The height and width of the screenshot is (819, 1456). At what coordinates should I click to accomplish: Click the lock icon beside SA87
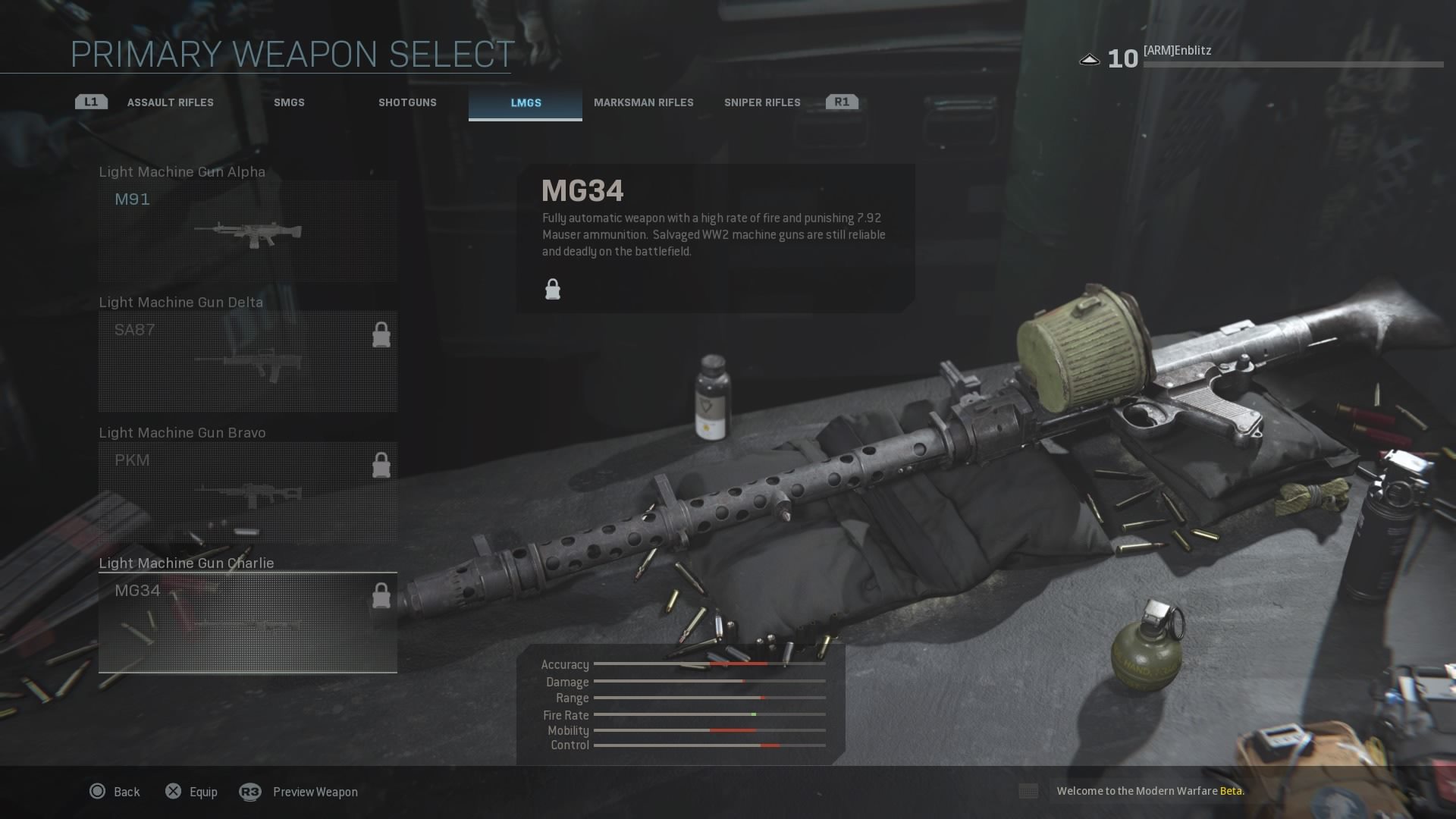pos(381,334)
